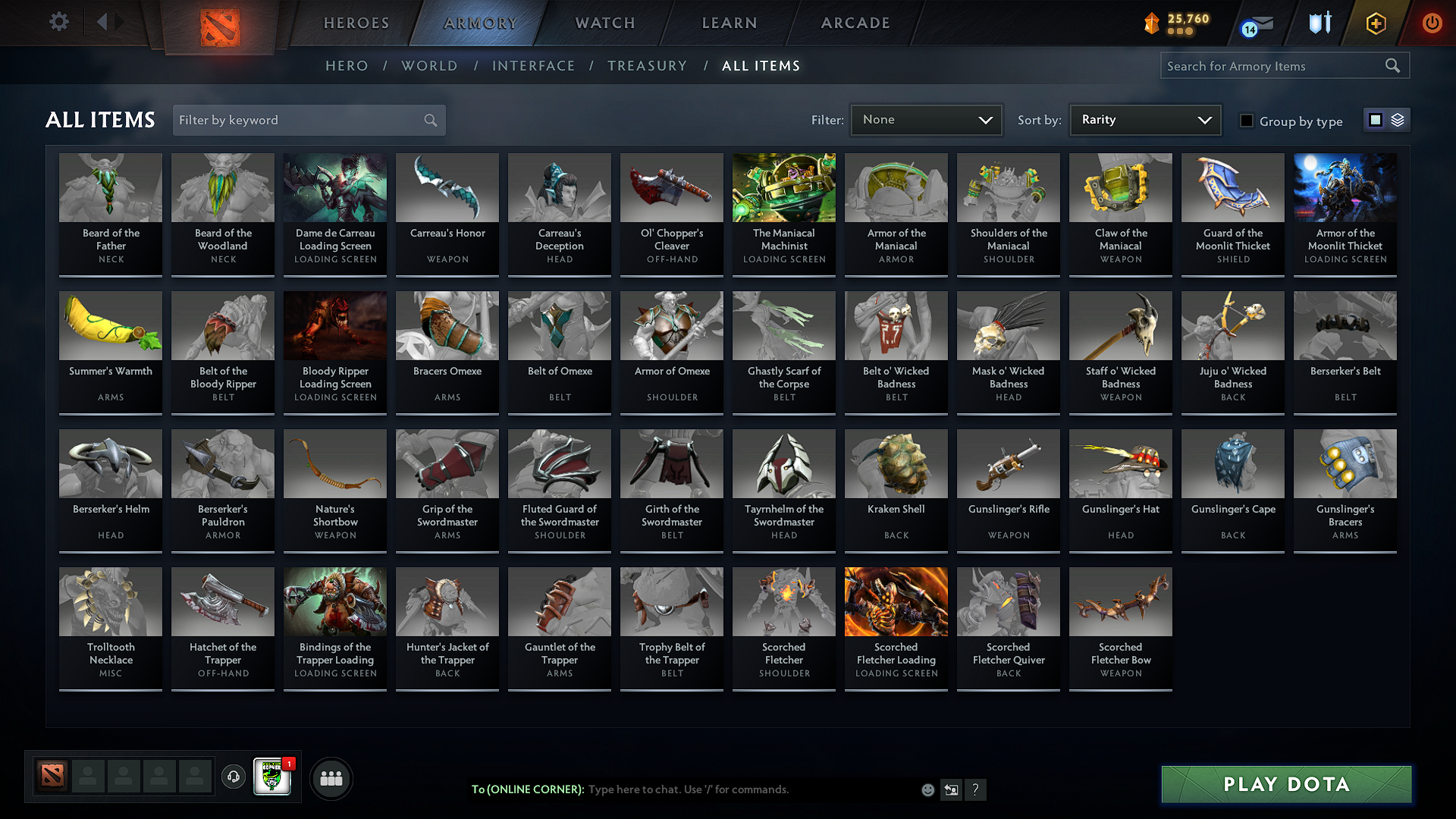Open the voice chat headset icon

click(233, 777)
